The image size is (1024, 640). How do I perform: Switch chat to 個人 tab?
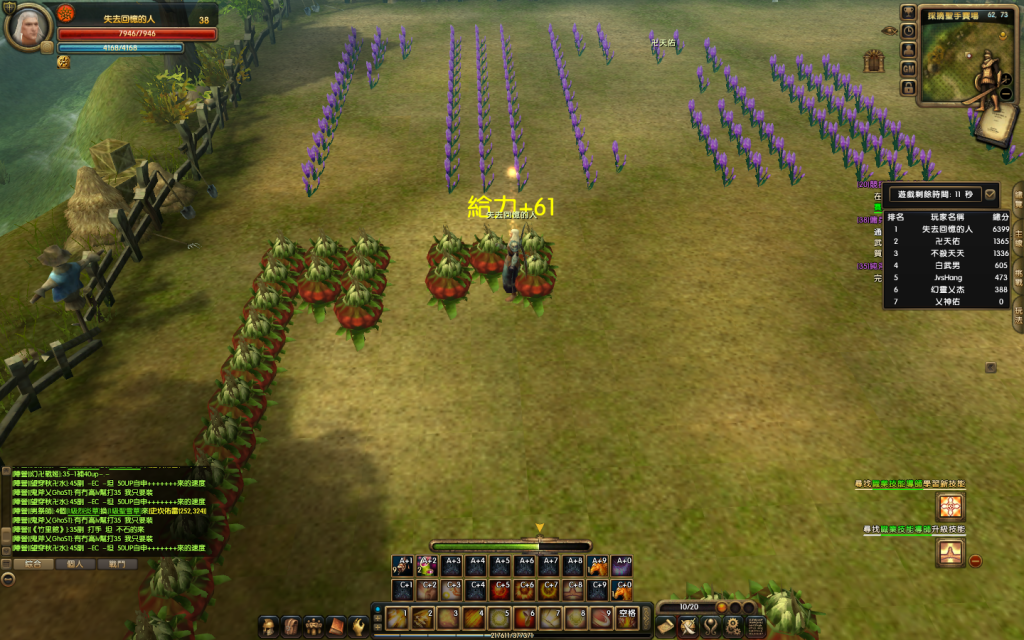click(75, 564)
